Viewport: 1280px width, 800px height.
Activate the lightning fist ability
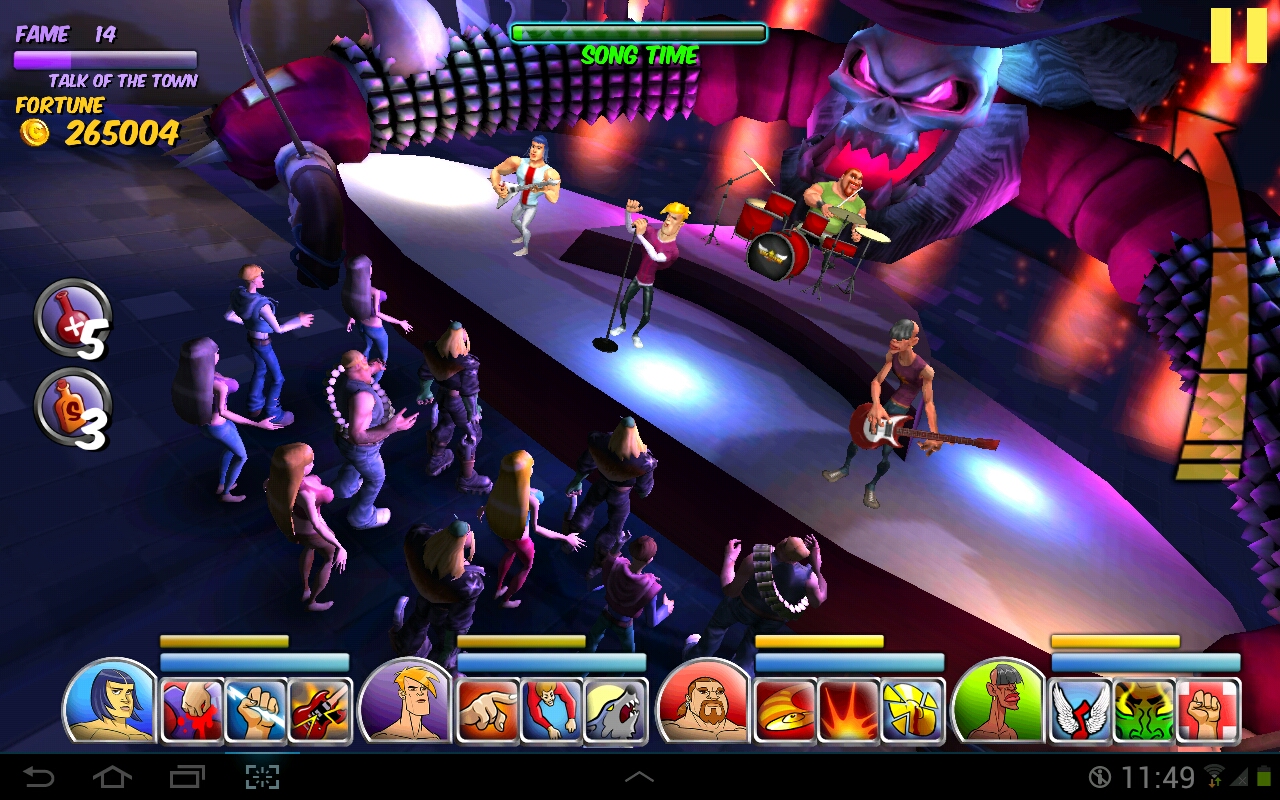(x=256, y=711)
